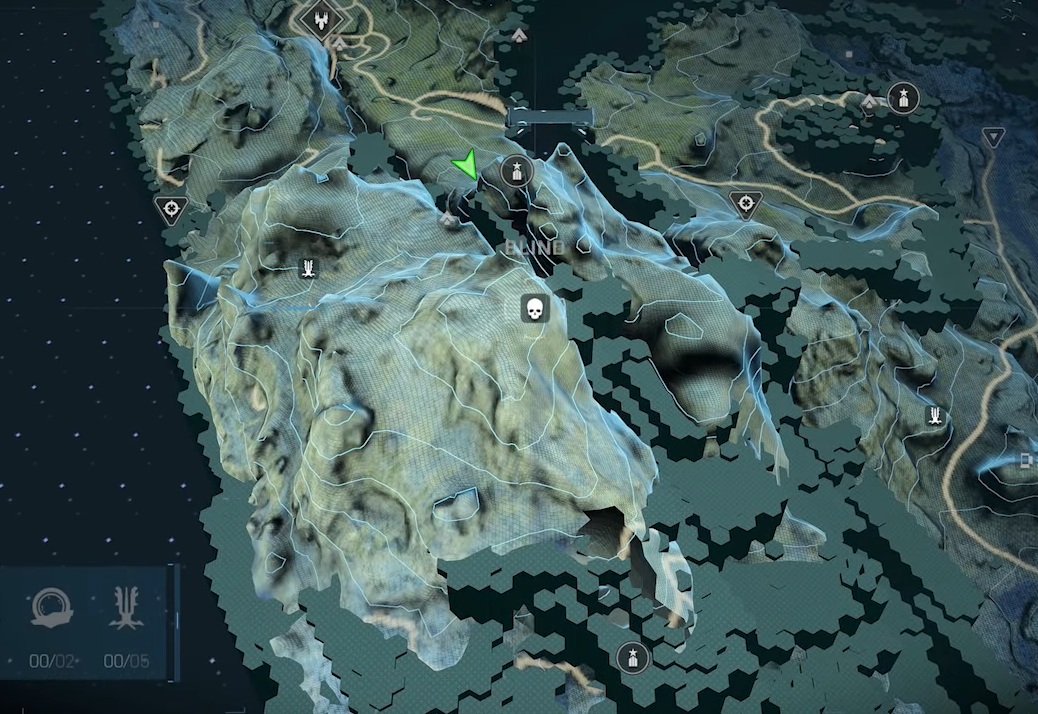The image size is (1038, 714).
Task: Open the diamond-framed ship outpost marker
Action: click(x=322, y=19)
